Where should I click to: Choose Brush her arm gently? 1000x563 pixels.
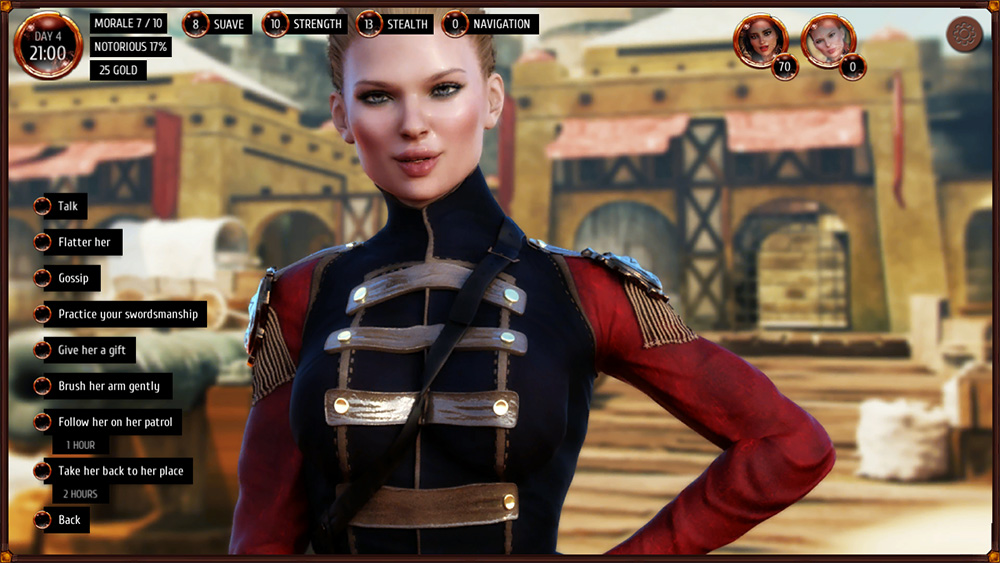[x=108, y=386]
